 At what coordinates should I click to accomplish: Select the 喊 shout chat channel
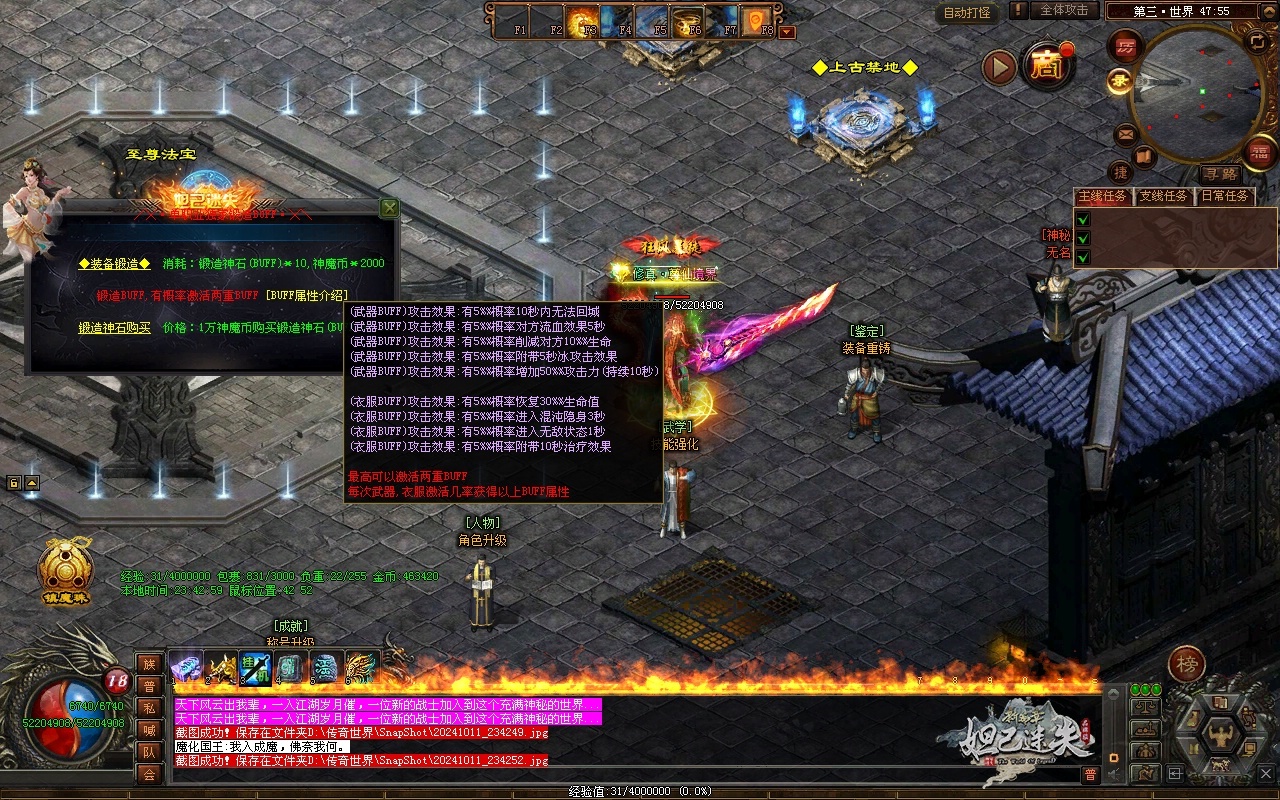coord(149,730)
